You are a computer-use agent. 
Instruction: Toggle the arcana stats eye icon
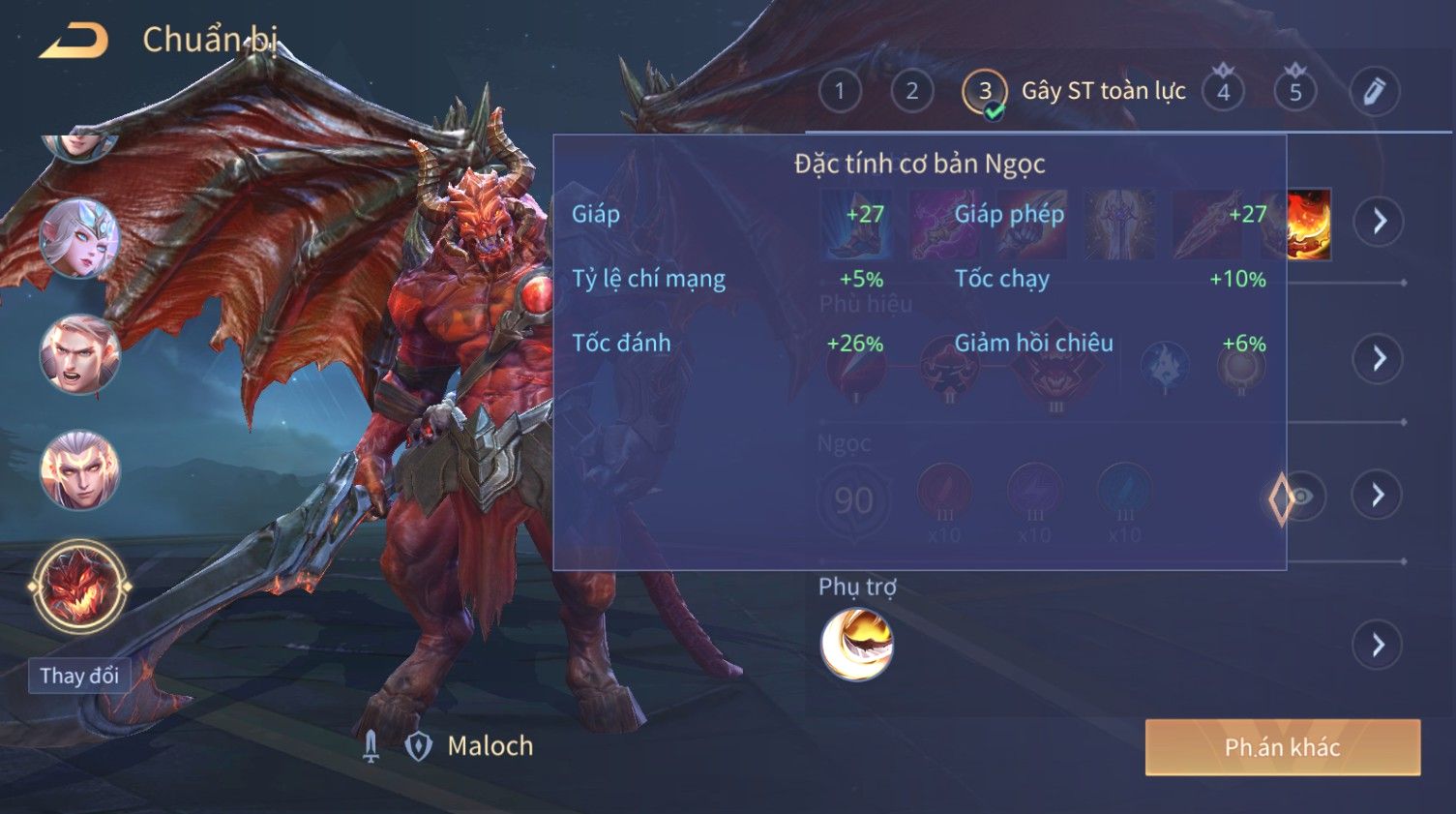tap(1301, 497)
